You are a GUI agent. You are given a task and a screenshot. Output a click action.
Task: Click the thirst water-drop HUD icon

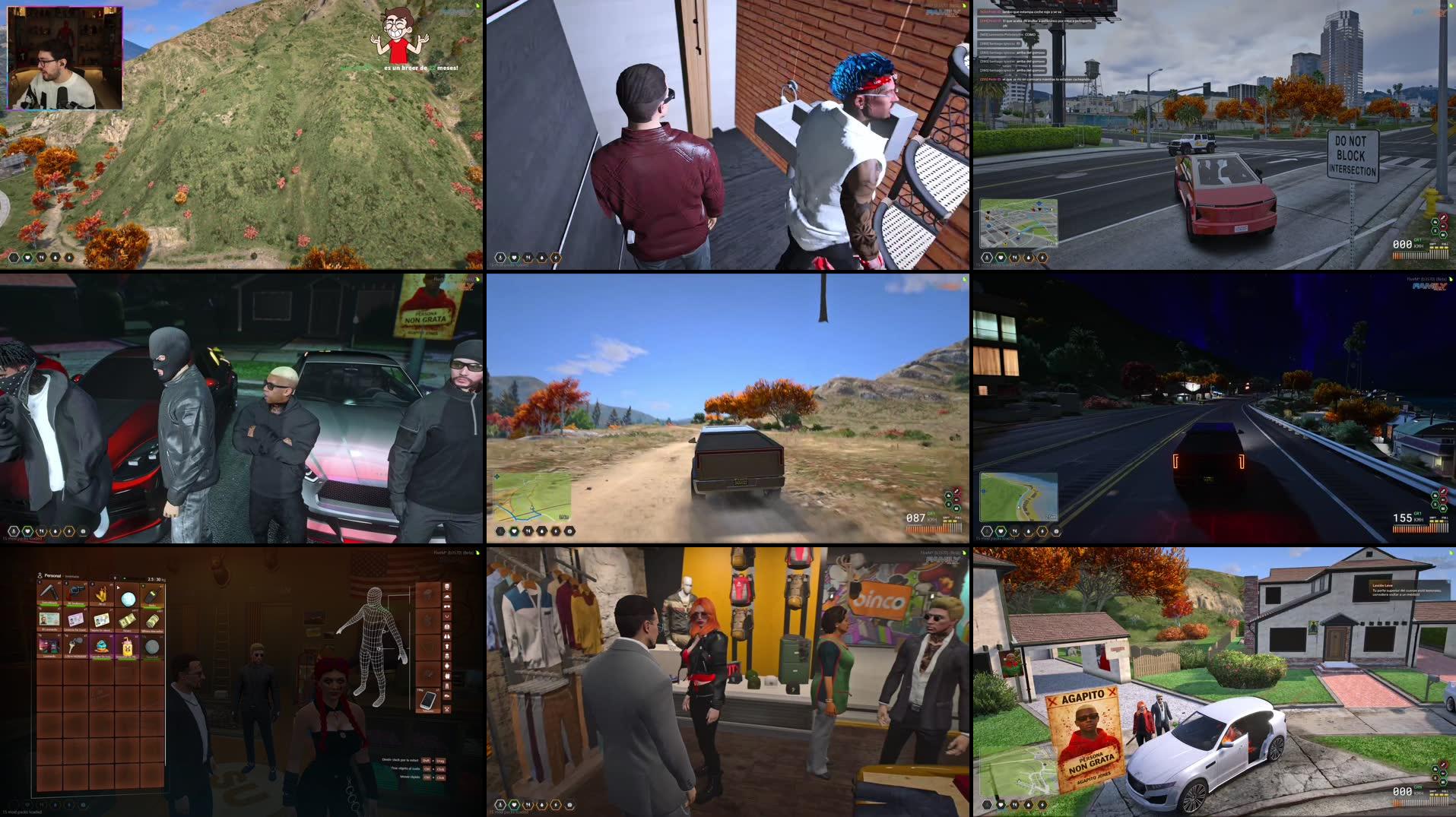point(542,806)
